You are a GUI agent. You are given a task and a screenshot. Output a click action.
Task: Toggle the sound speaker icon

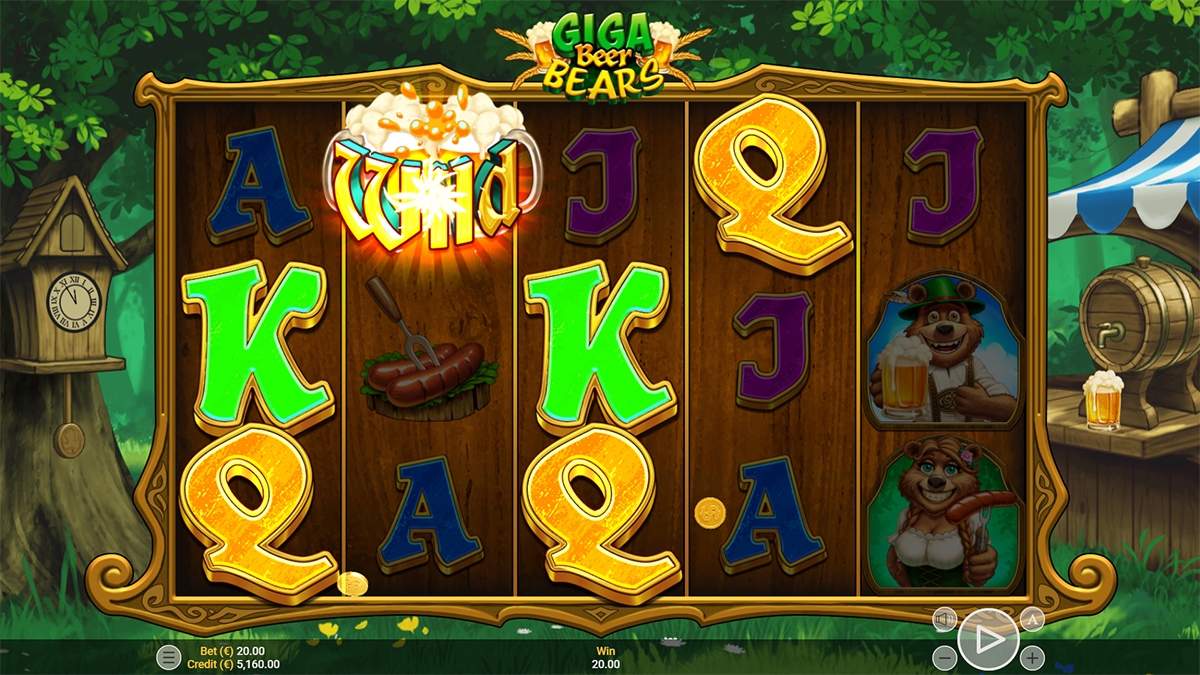944,620
